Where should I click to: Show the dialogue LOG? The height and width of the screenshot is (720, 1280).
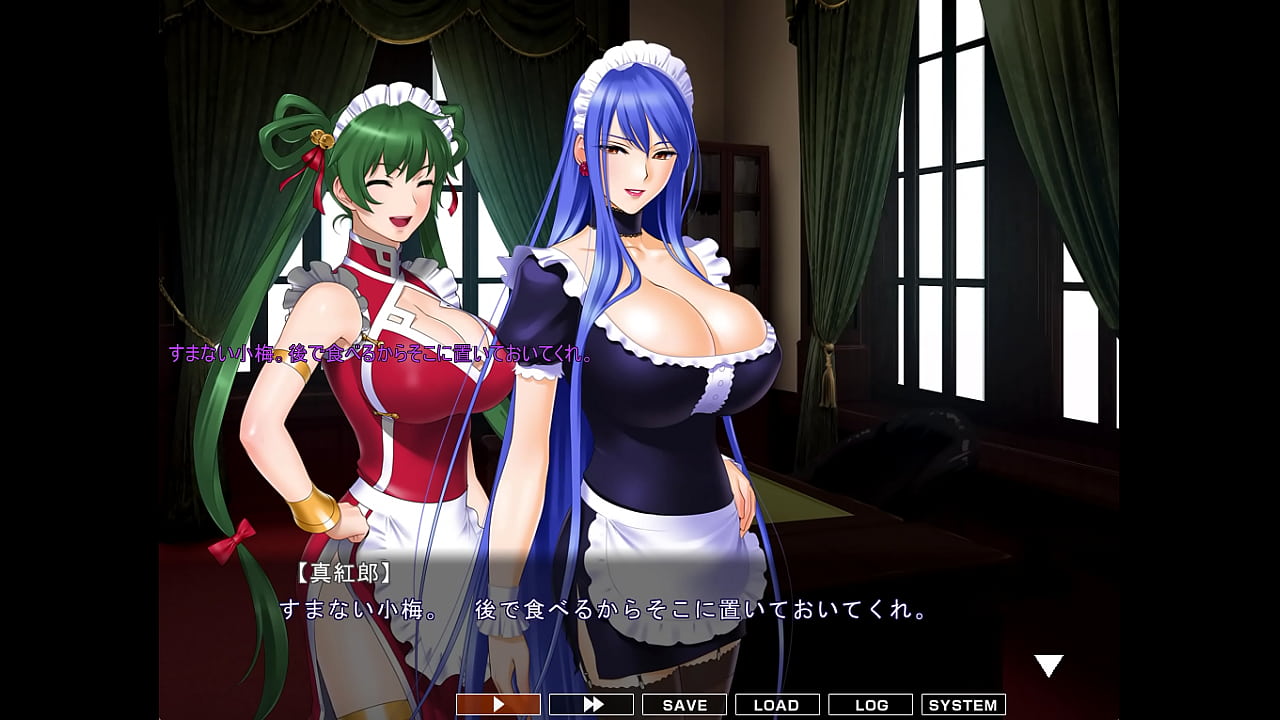coord(871,705)
